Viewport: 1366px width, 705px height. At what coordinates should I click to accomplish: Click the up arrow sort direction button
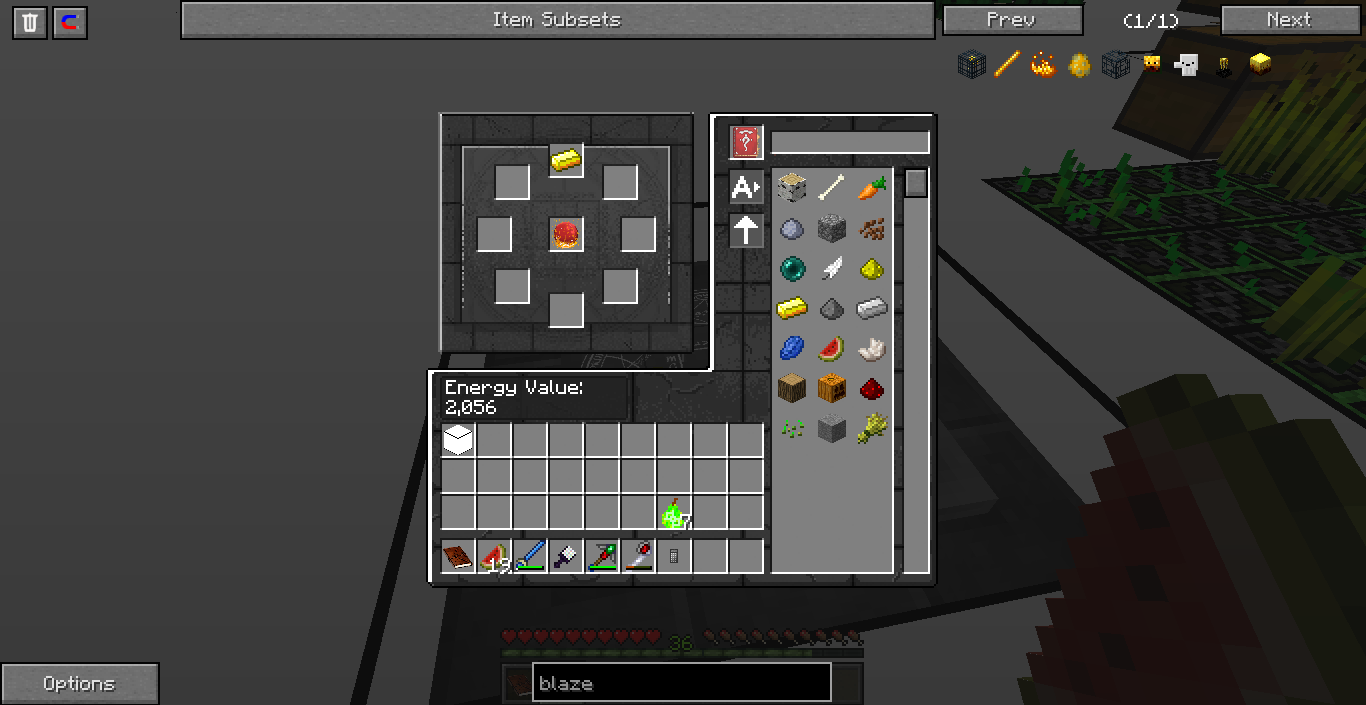click(746, 231)
